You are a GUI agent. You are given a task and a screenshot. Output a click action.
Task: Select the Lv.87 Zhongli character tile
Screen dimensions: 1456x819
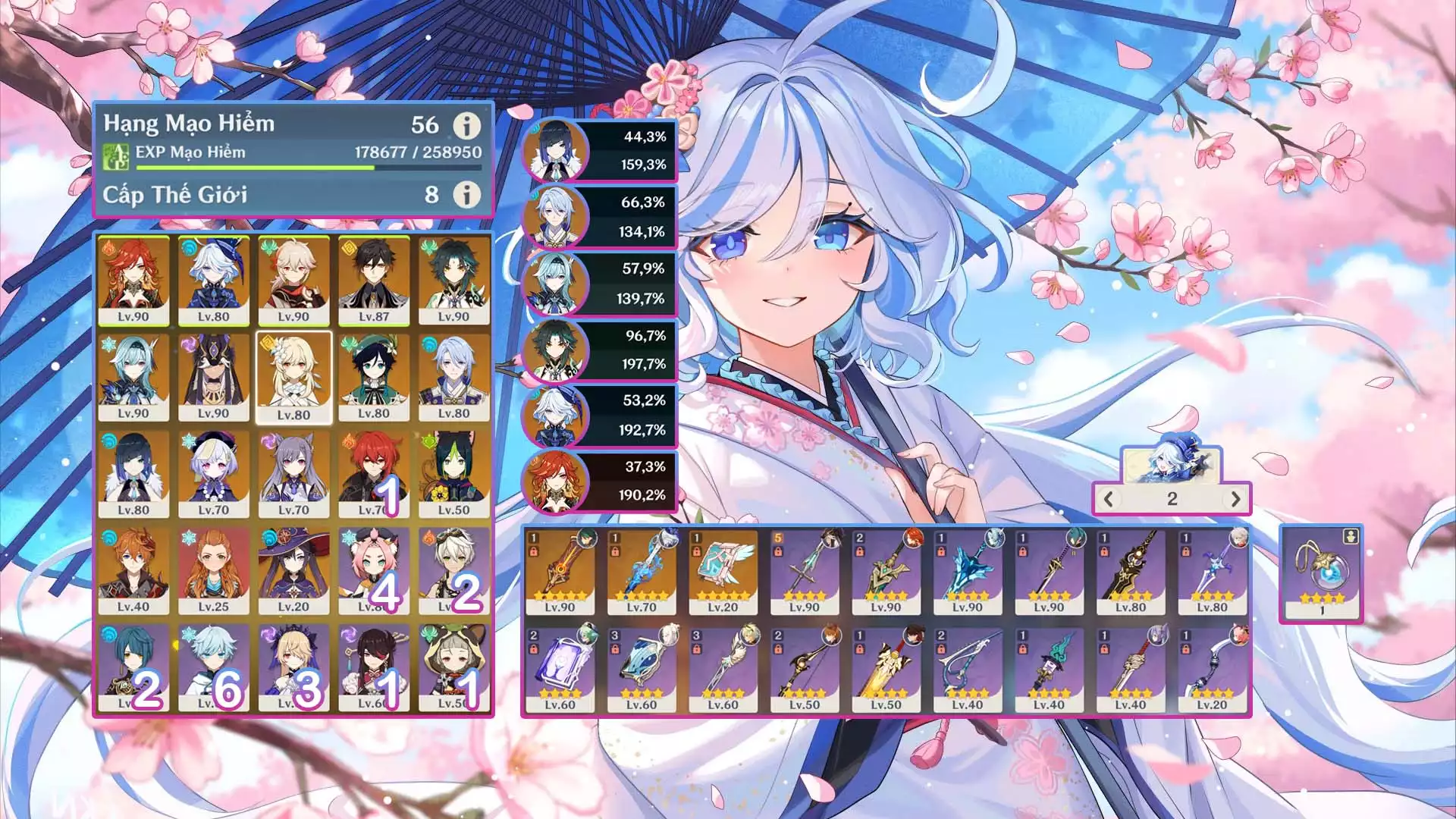(x=374, y=281)
